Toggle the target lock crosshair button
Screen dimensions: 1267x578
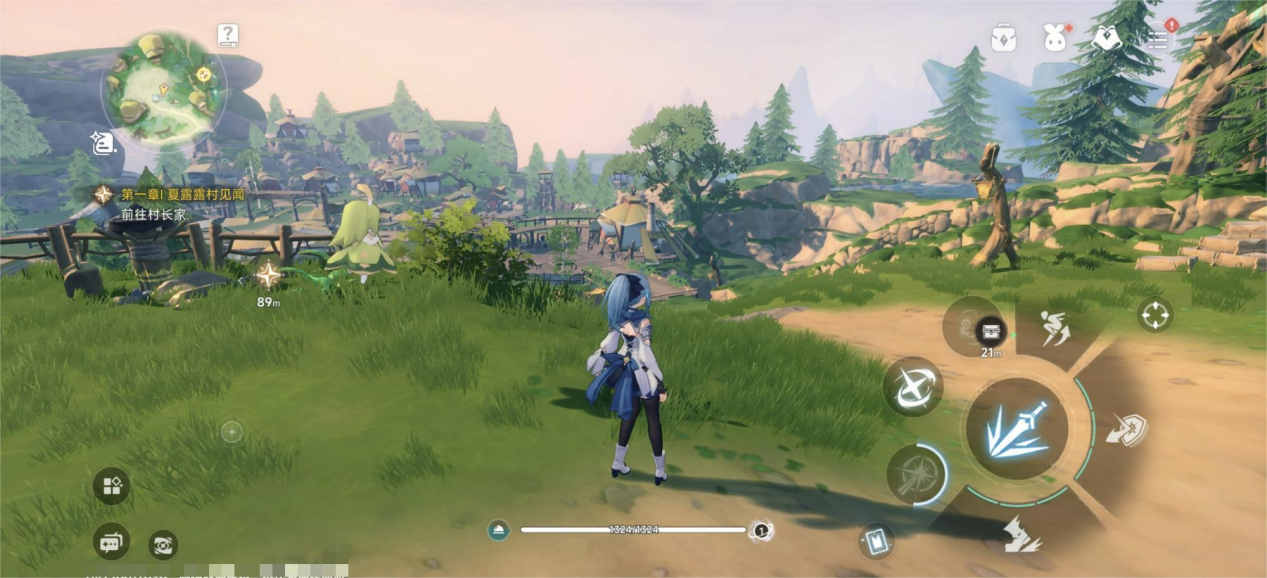1154,316
